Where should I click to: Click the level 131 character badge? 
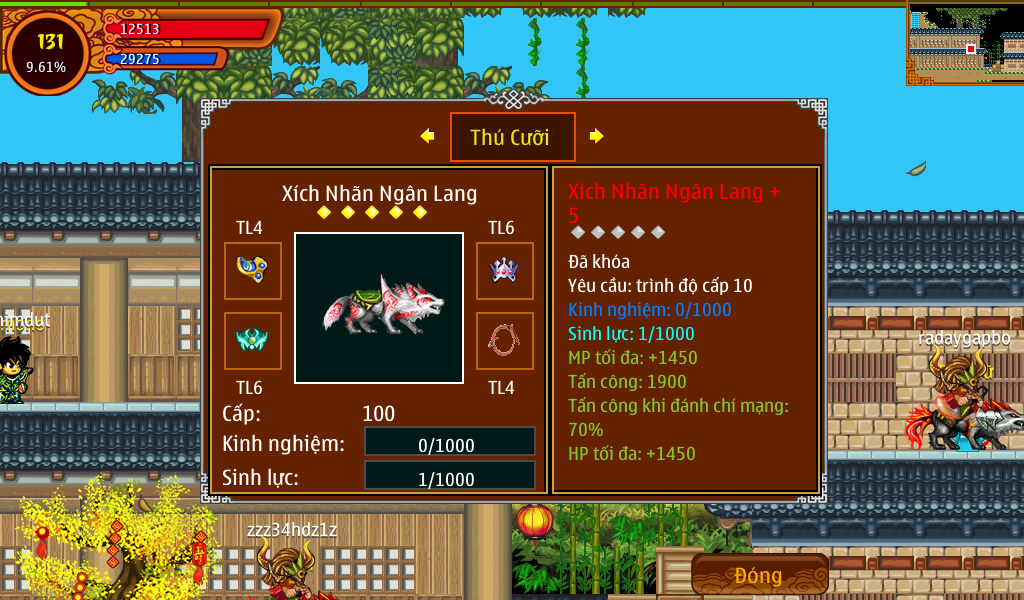pyautogui.click(x=47, y=52)
